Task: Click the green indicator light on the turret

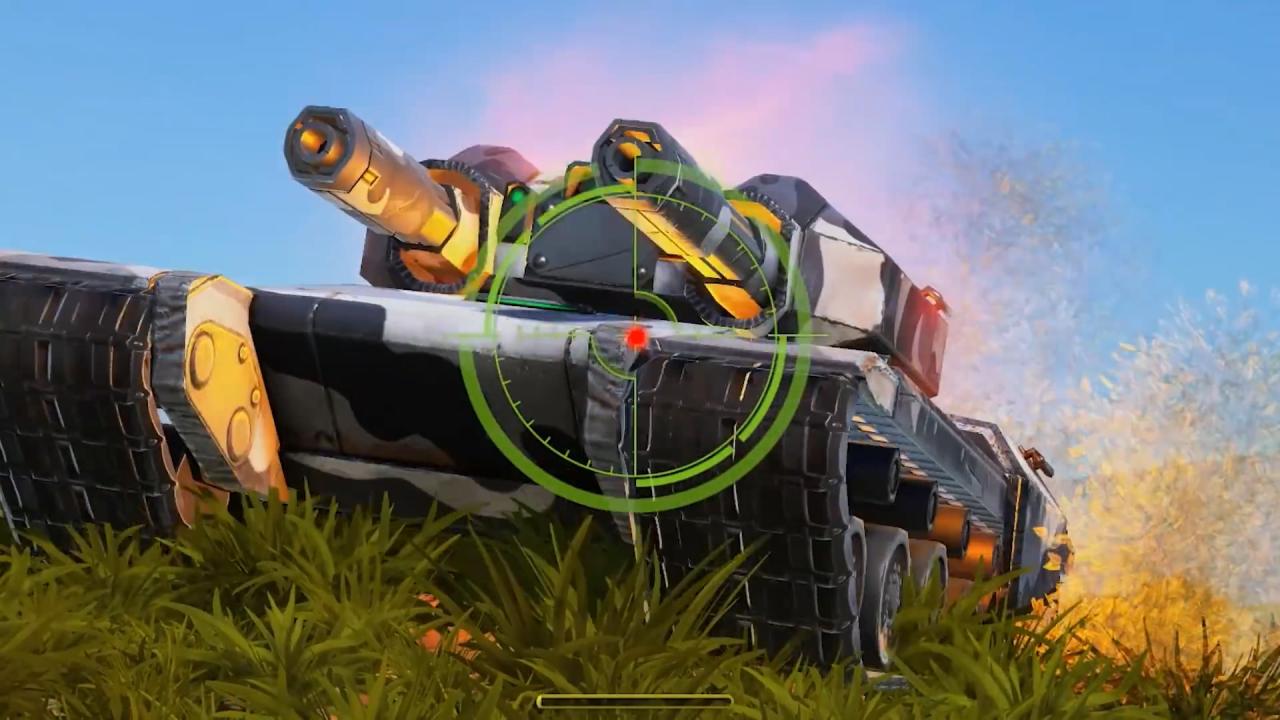Action: pyautogui.click(x=518, y=198)
